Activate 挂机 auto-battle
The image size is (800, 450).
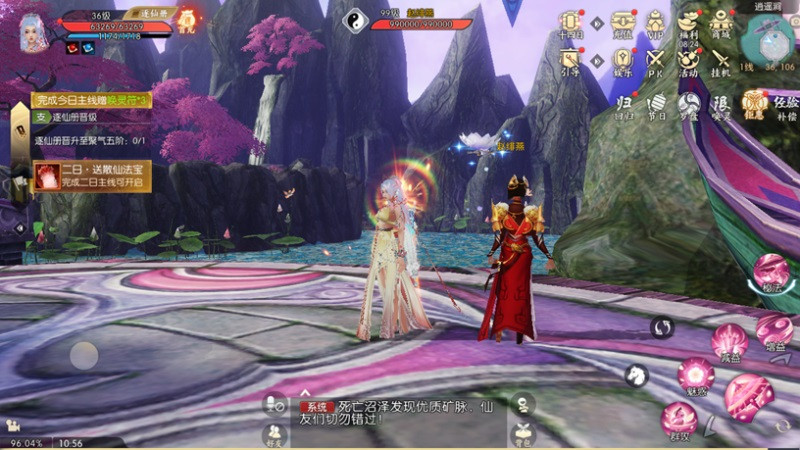[x=721, y=59]
